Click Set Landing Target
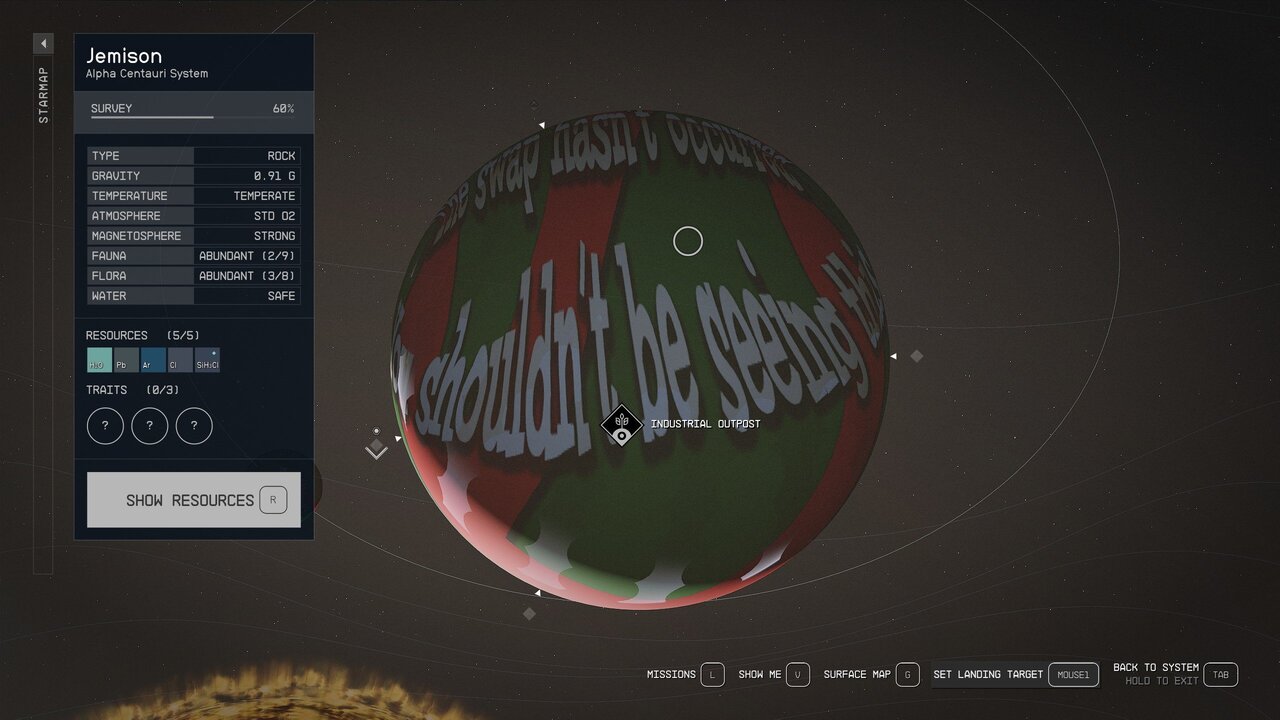Image resolution: width=1280 pixels, height=720 pixels. (1014, 675)
